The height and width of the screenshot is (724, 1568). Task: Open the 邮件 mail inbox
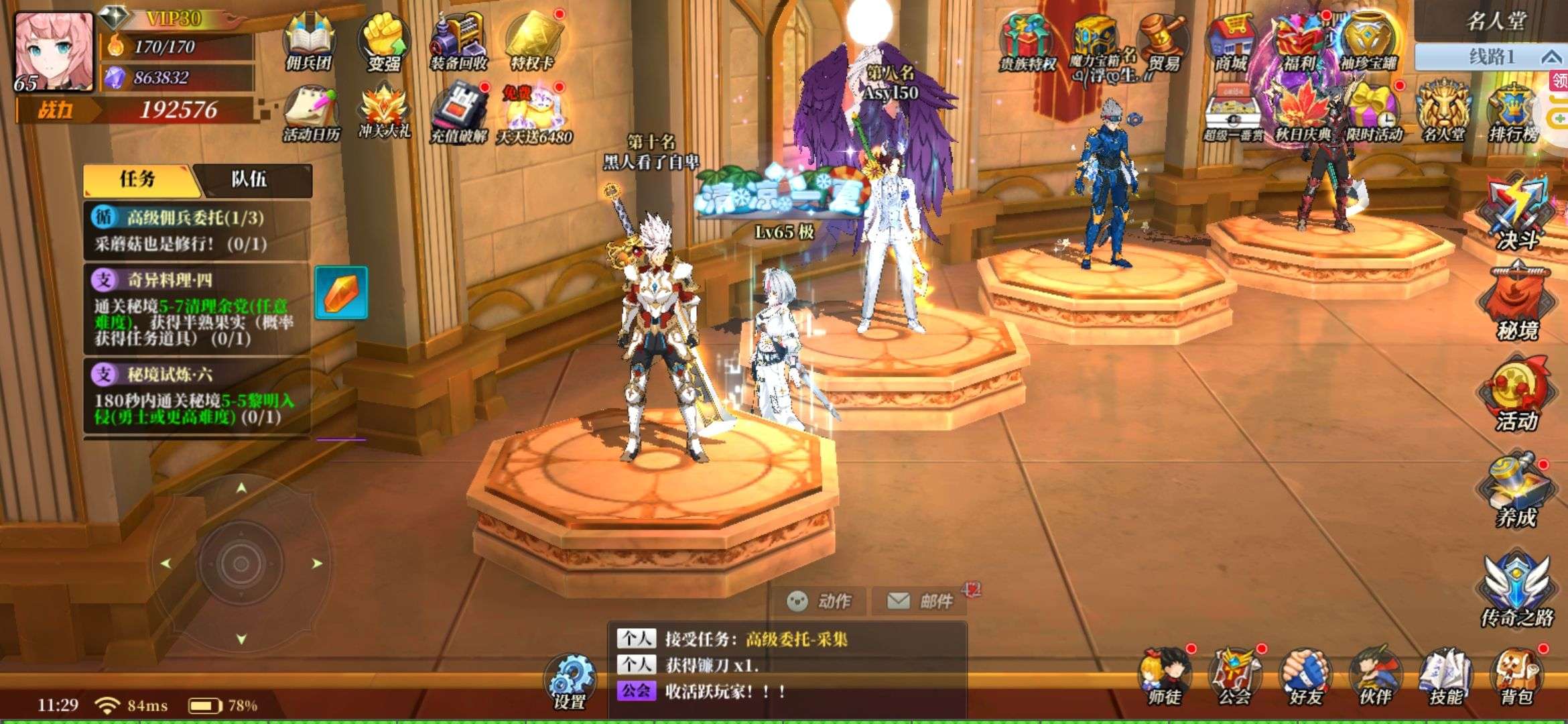[x=921, y=601]
